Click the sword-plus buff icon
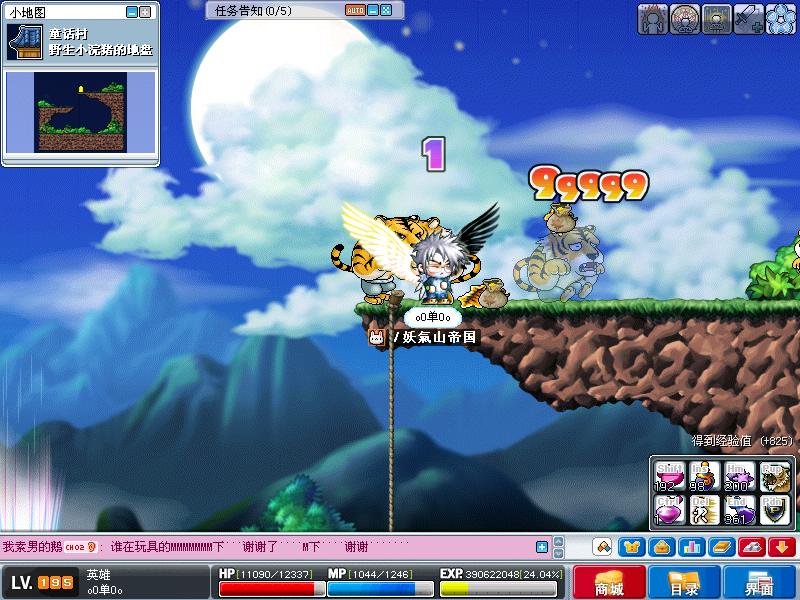 (x=749, y=17)
